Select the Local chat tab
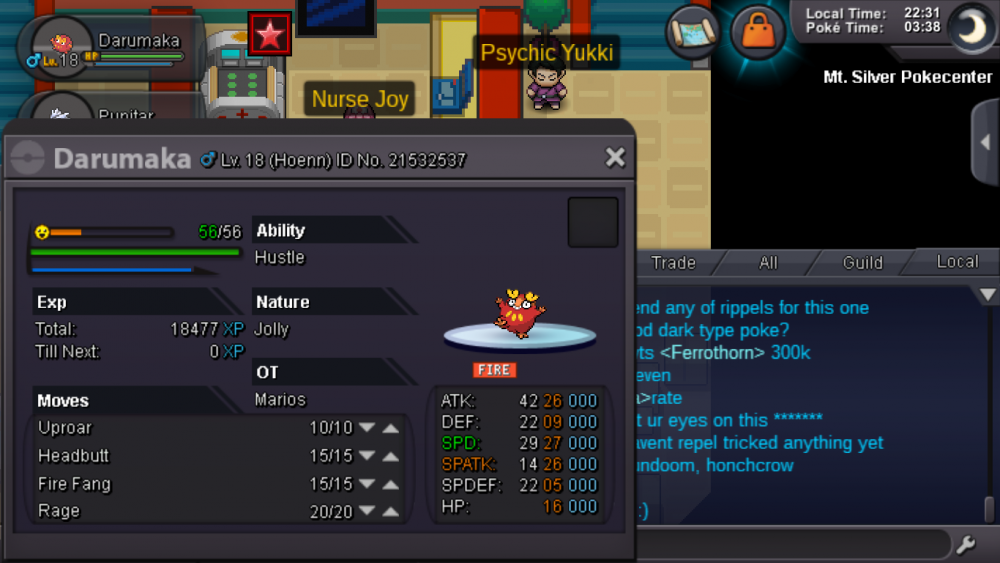This screenshot has height=563, width=1000. click(957, 262)
